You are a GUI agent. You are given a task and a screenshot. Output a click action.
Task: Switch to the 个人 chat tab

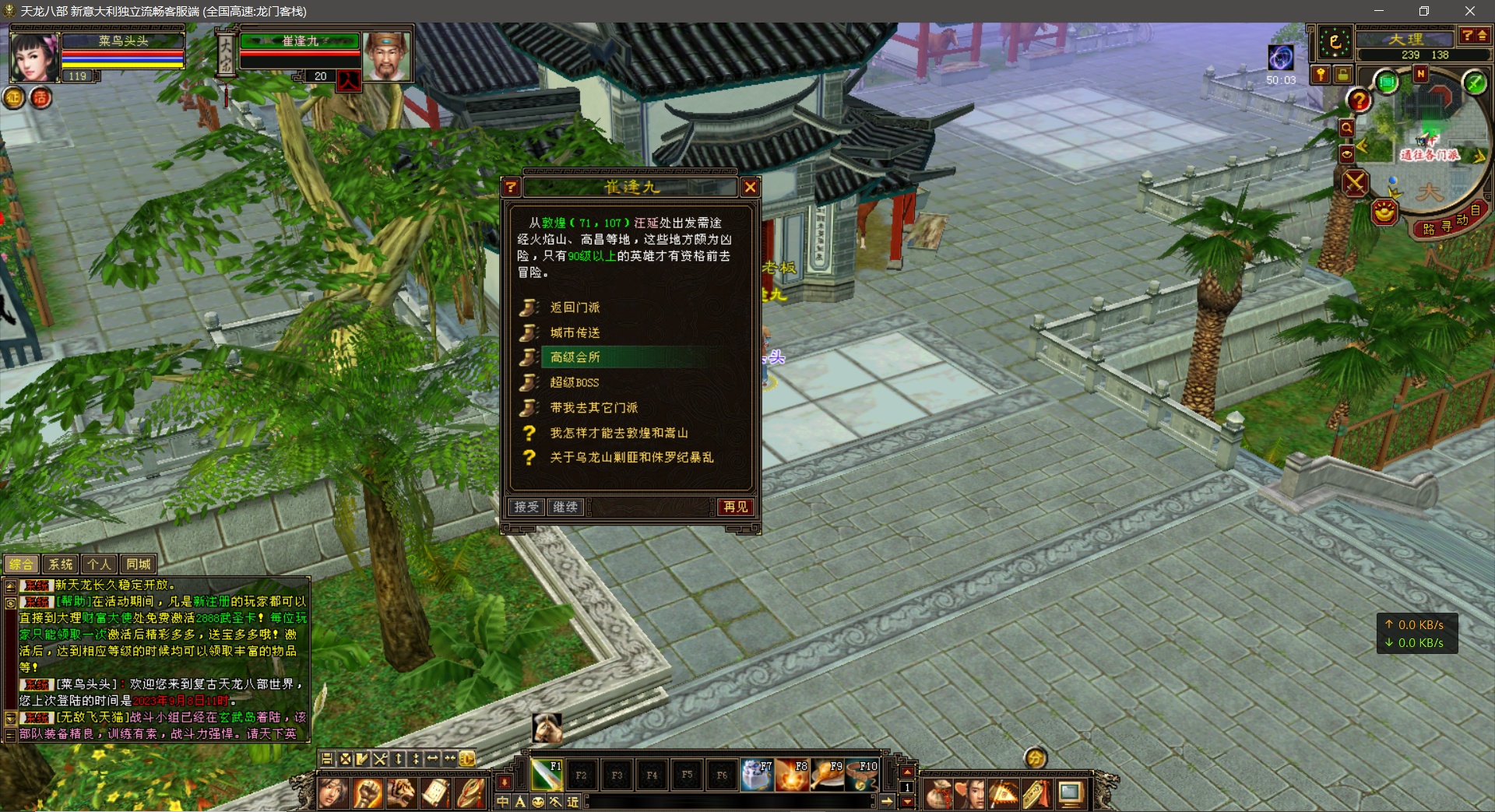tap(100, 564)
